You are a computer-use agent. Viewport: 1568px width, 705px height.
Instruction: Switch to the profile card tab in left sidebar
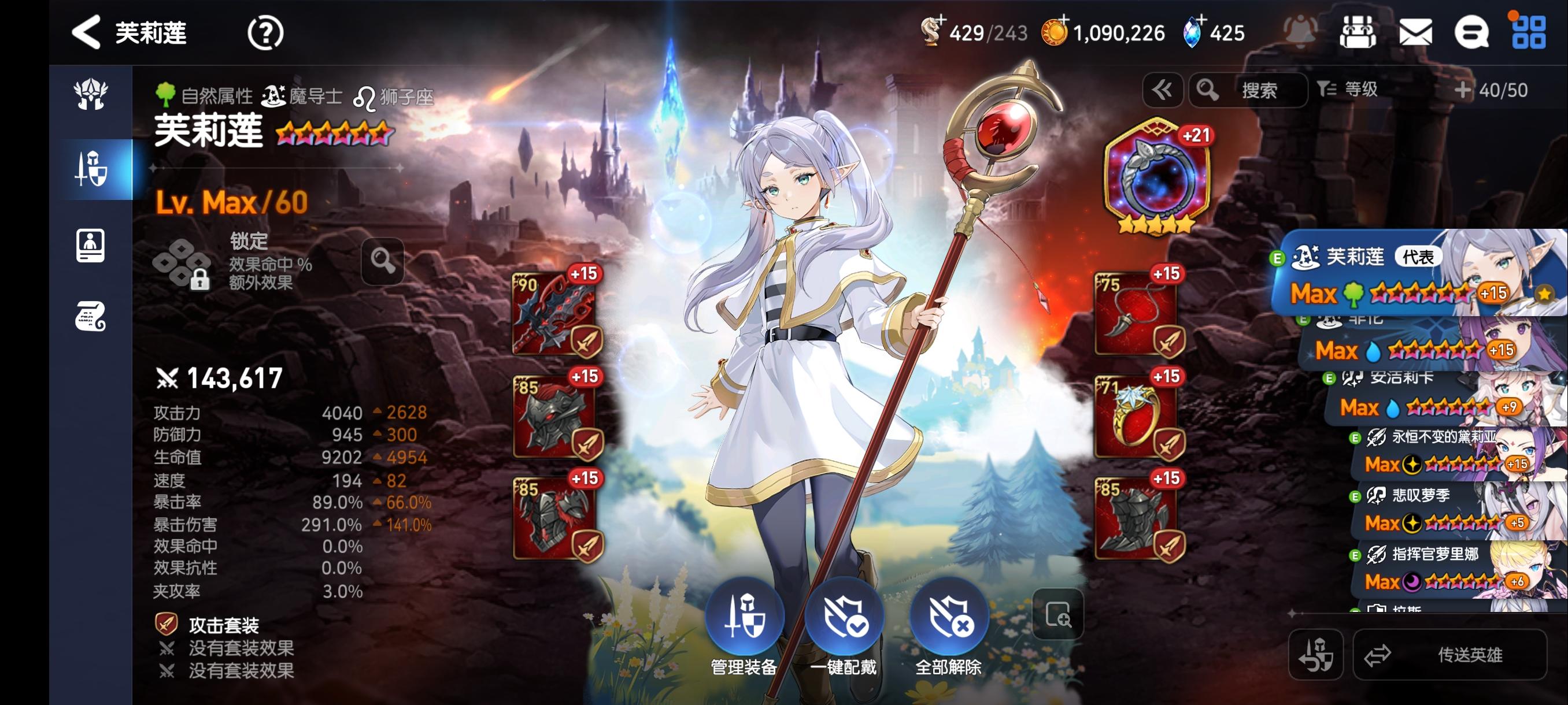tap(91, 244)
